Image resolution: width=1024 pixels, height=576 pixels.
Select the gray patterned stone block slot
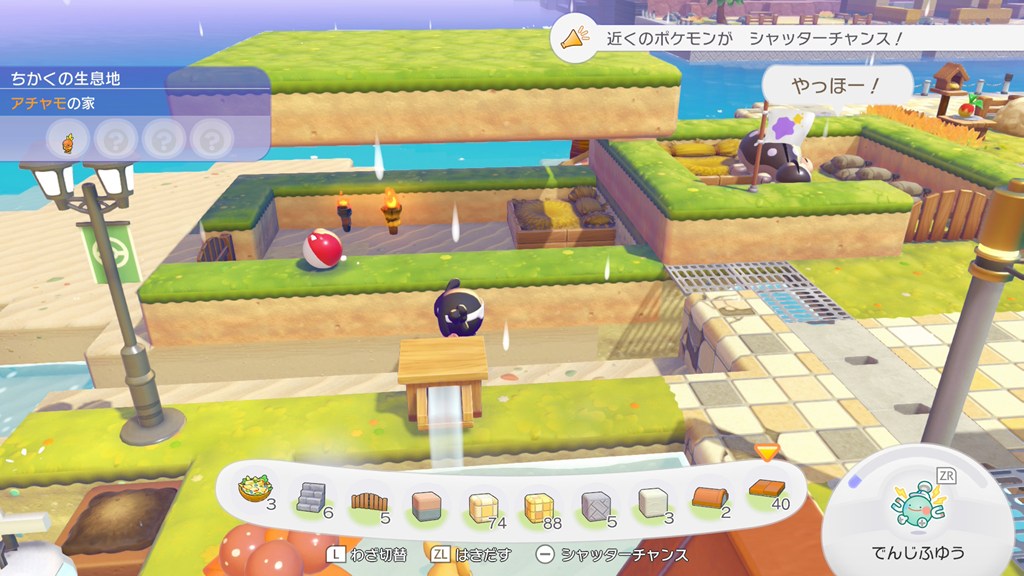pos(597,505)
